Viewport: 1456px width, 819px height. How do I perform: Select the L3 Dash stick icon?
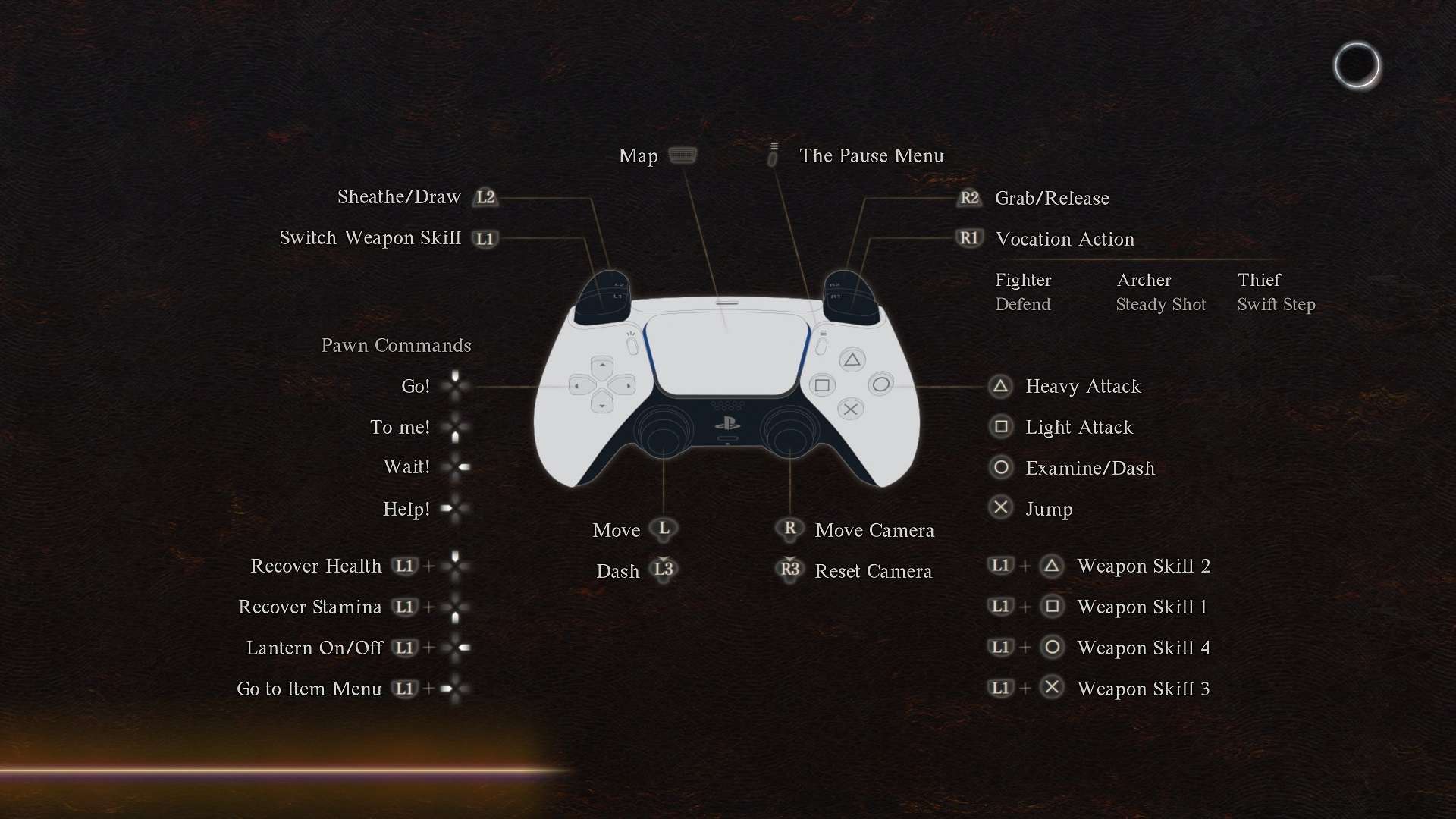tap(664, 570)
